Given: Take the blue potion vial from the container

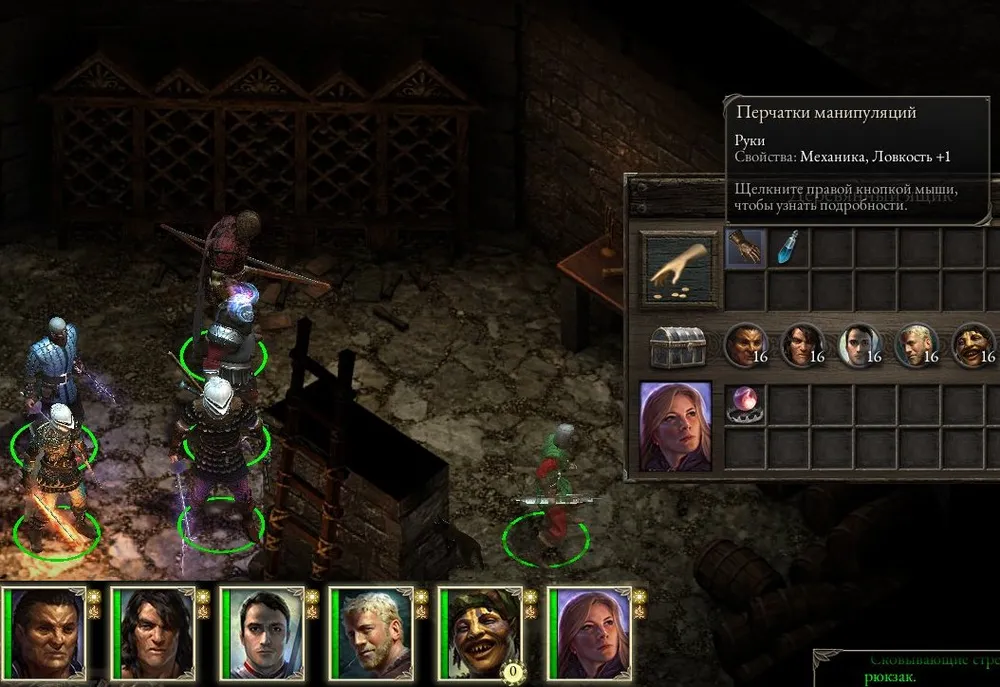Looking at the screenshot, I should point(789,247).
